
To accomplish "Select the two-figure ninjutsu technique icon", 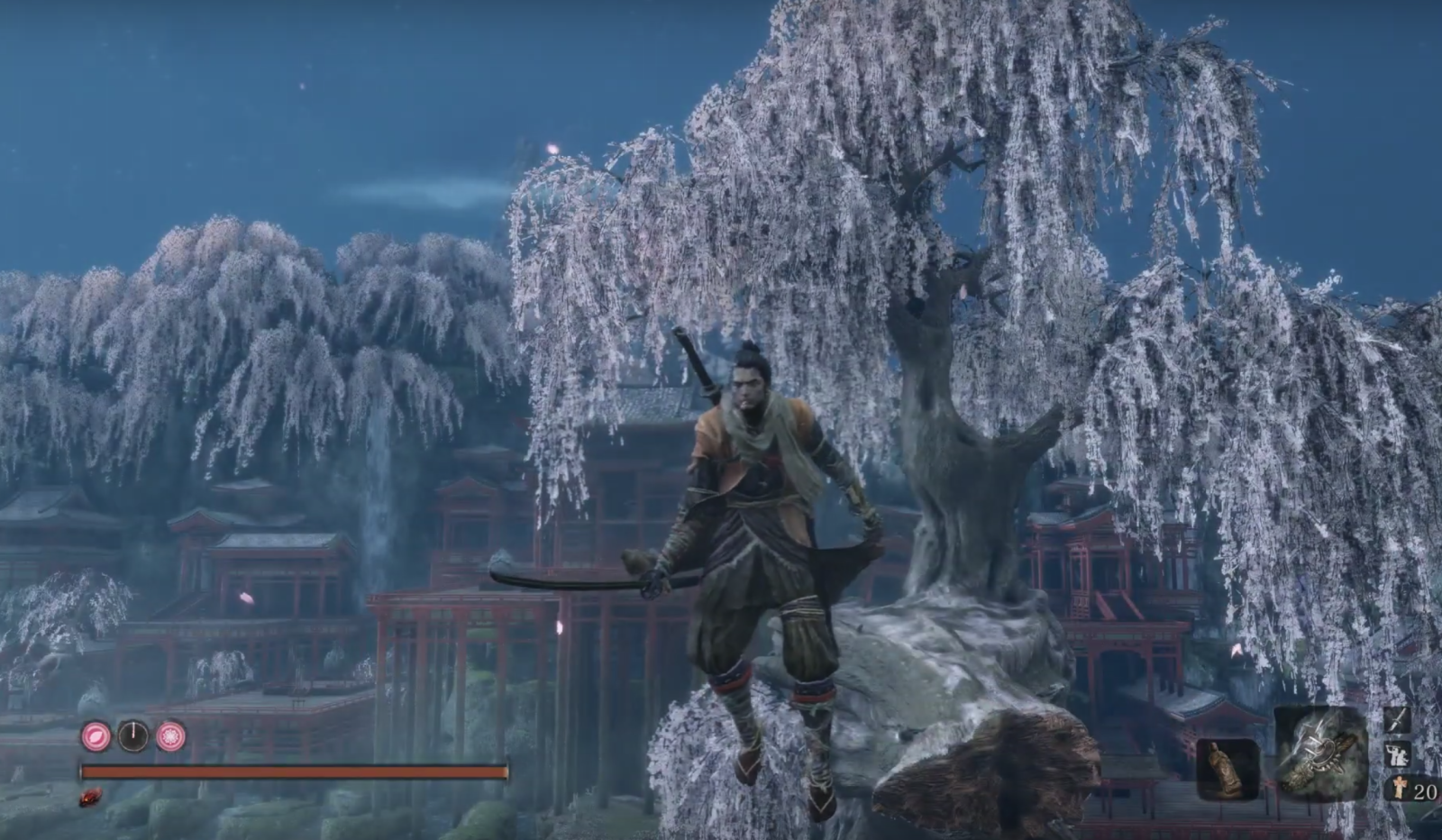I will (1398, 754).
